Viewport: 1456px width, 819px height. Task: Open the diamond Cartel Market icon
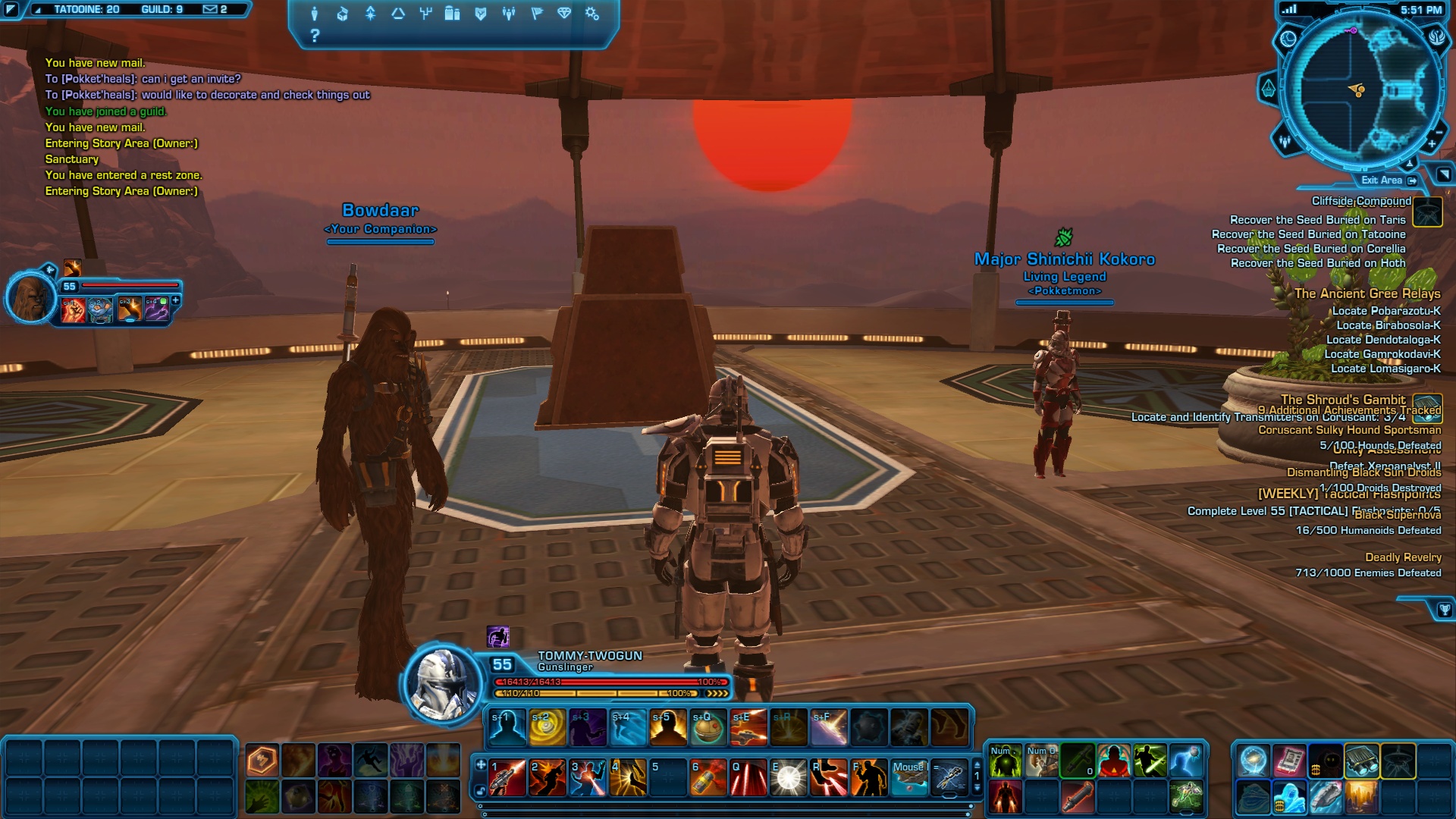[x=564, y=14]
